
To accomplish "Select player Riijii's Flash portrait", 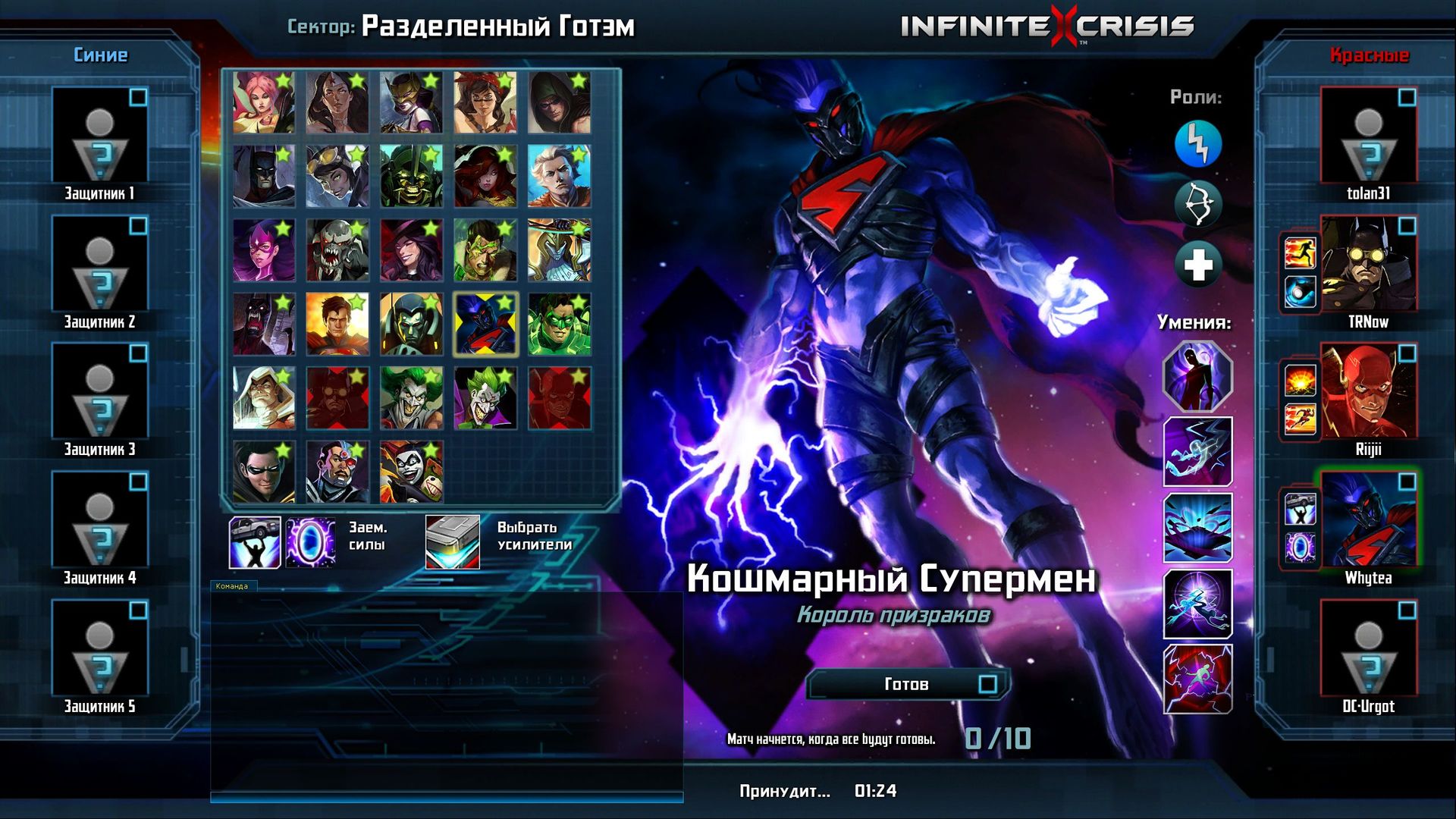I will coord(1368,391).
